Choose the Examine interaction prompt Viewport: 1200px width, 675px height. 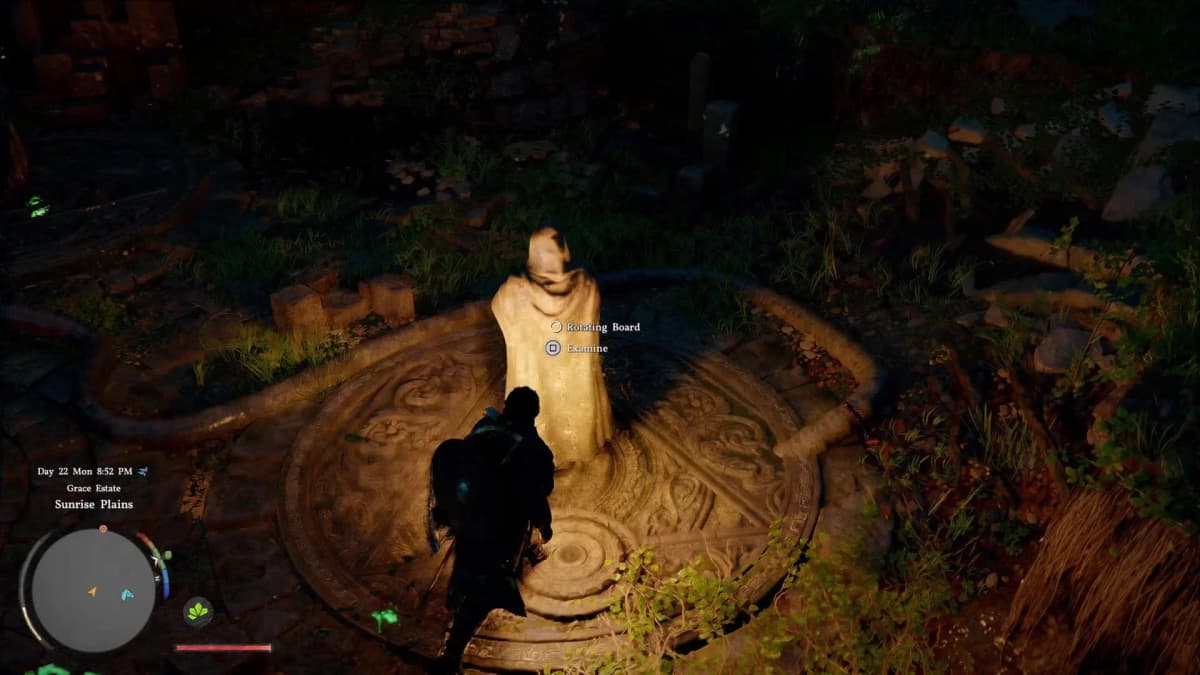pyautogui.click(x=586, y=348)
